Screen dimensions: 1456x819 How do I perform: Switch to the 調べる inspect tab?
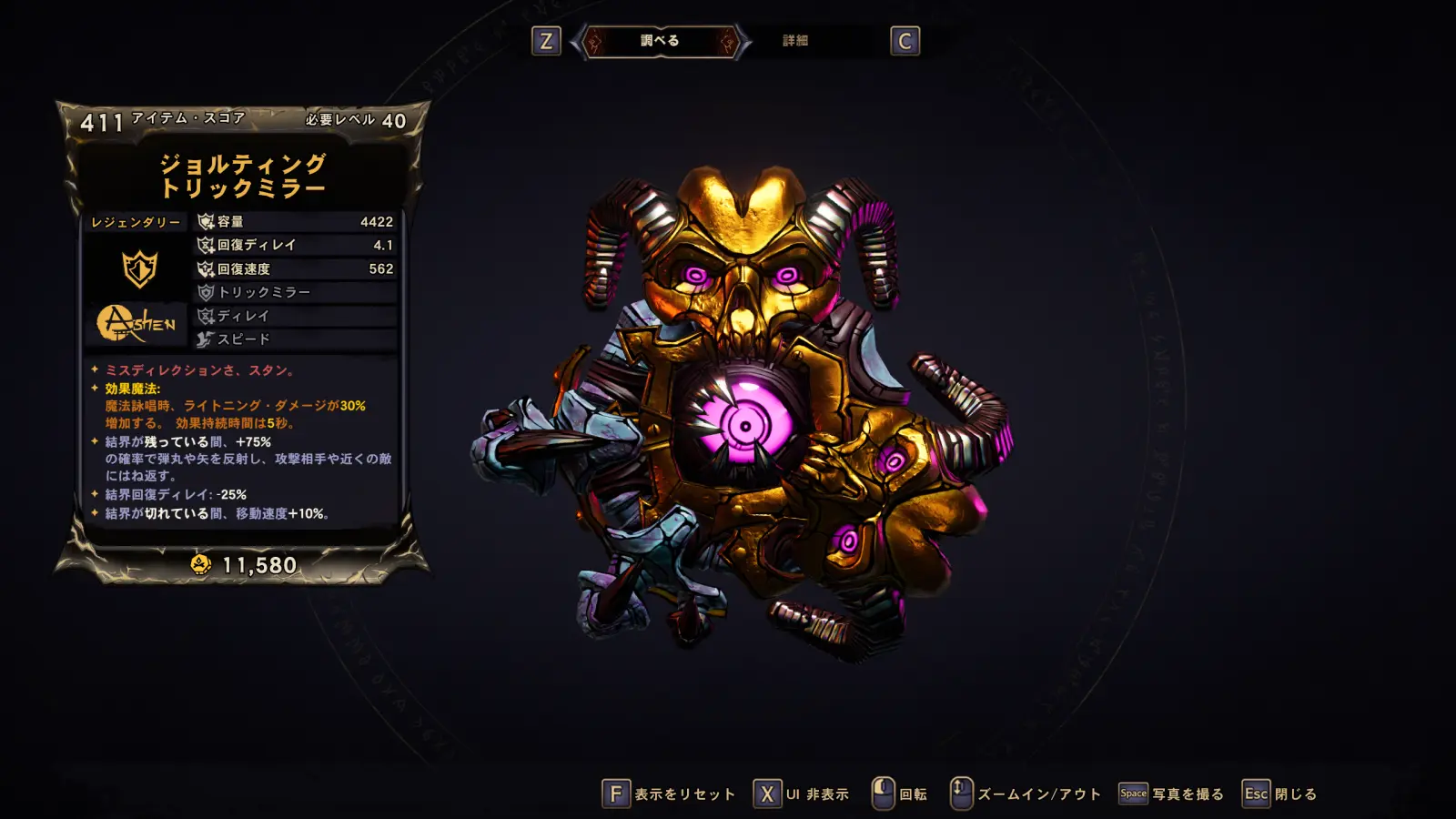[660, 41]
